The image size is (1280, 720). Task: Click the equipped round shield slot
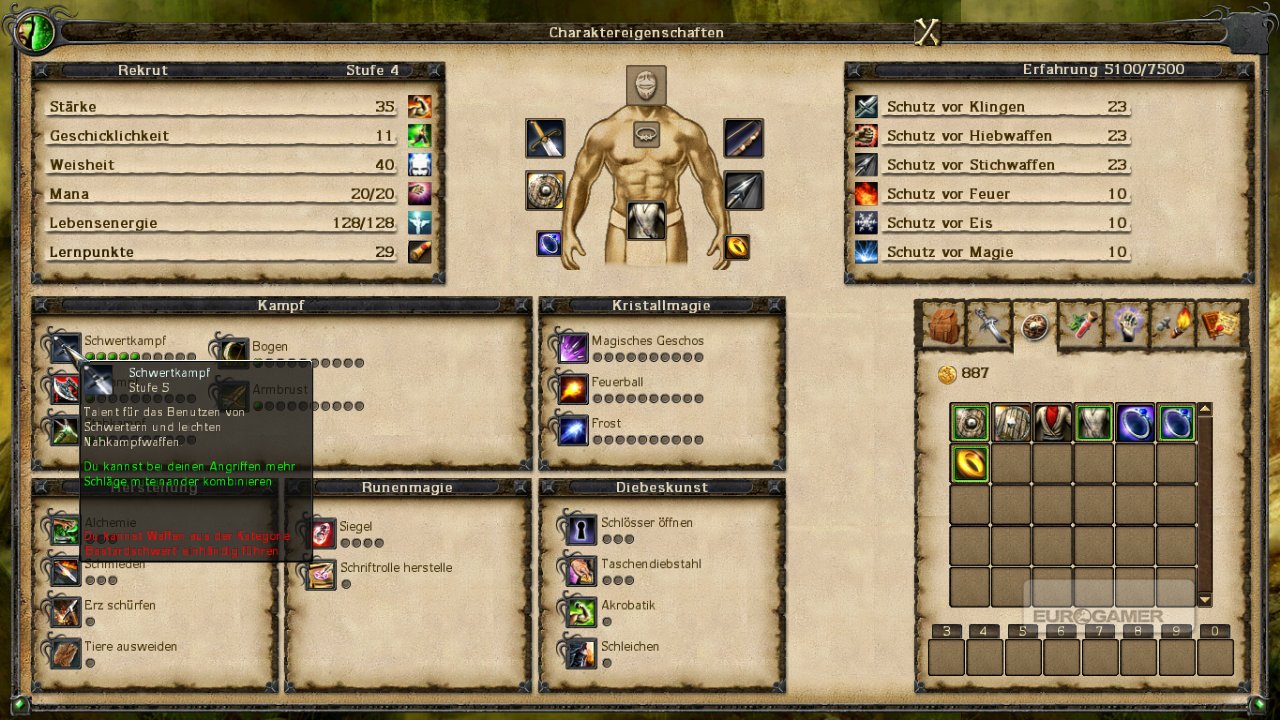[x=545, y=190]
